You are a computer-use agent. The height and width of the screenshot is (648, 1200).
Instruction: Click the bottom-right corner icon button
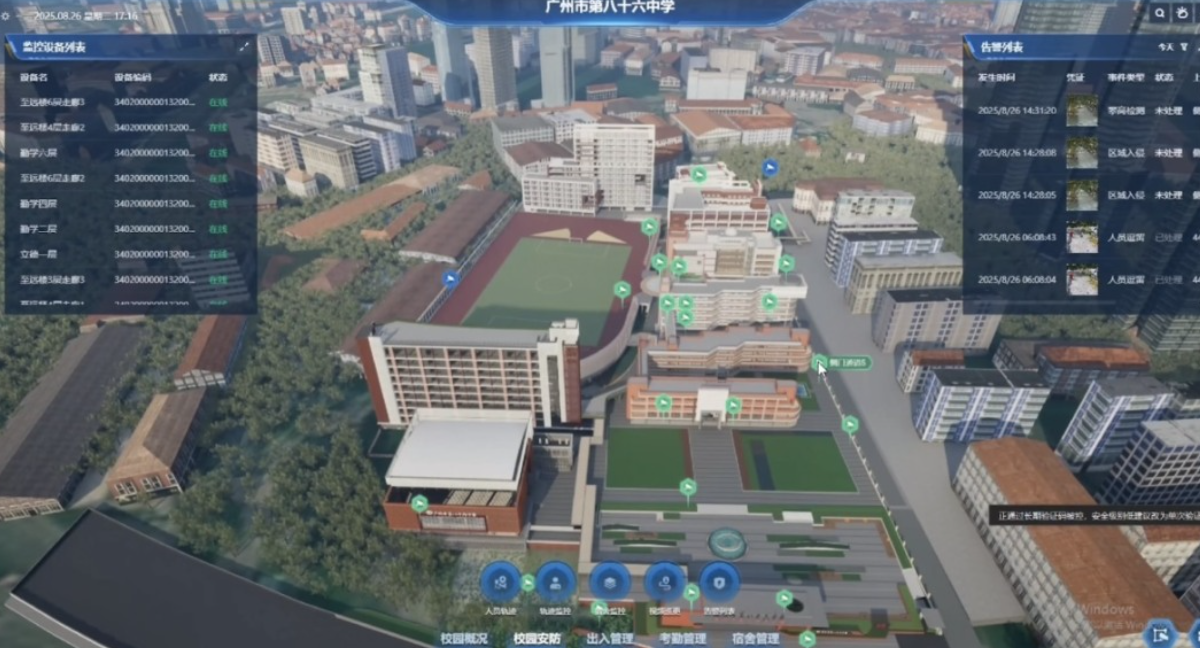[1162, 632]
